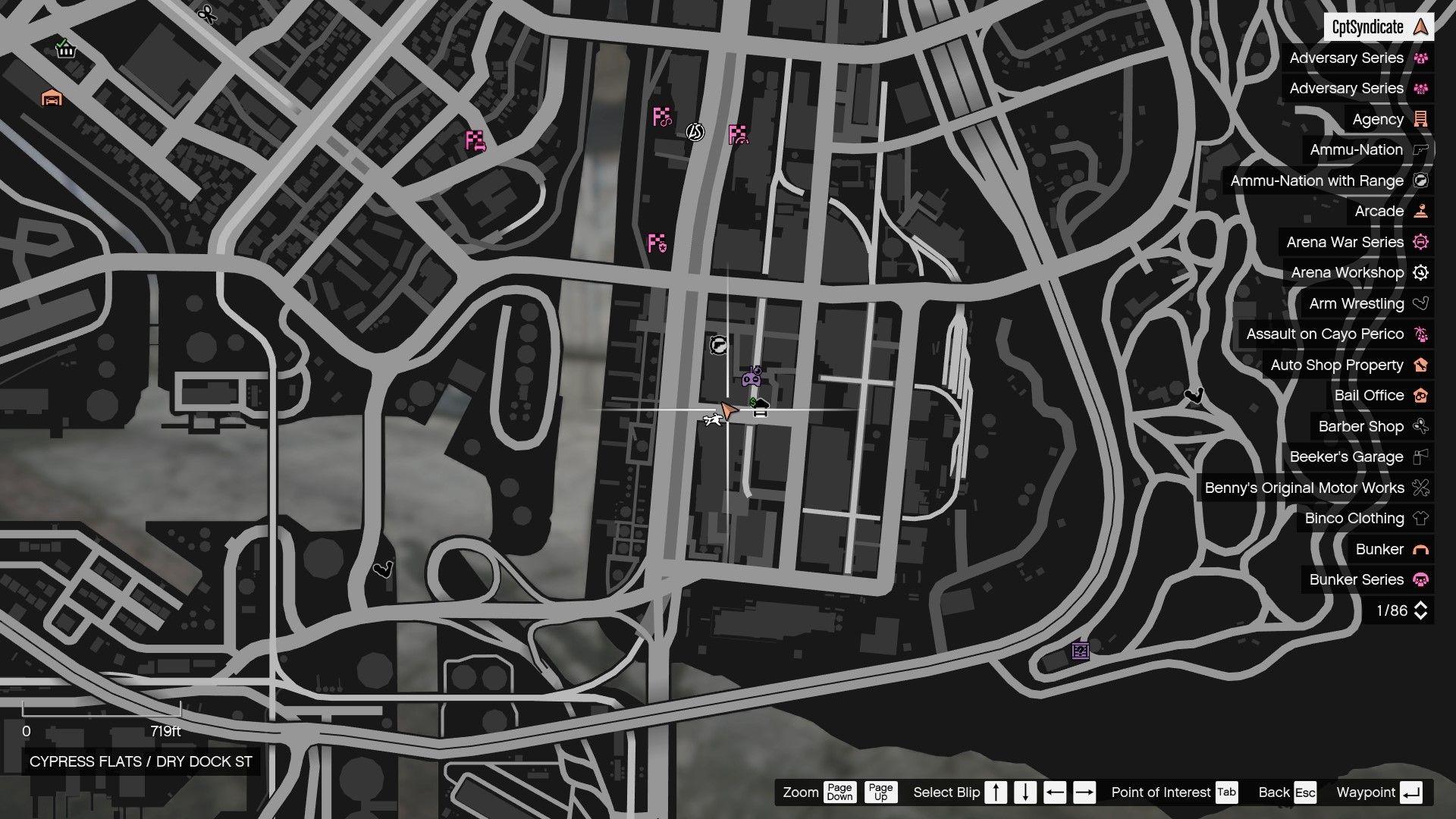Click the Bunker icon in the legend
Image resolution: width=1456 pixels, height=819 pixels.
pos(1420,549)
